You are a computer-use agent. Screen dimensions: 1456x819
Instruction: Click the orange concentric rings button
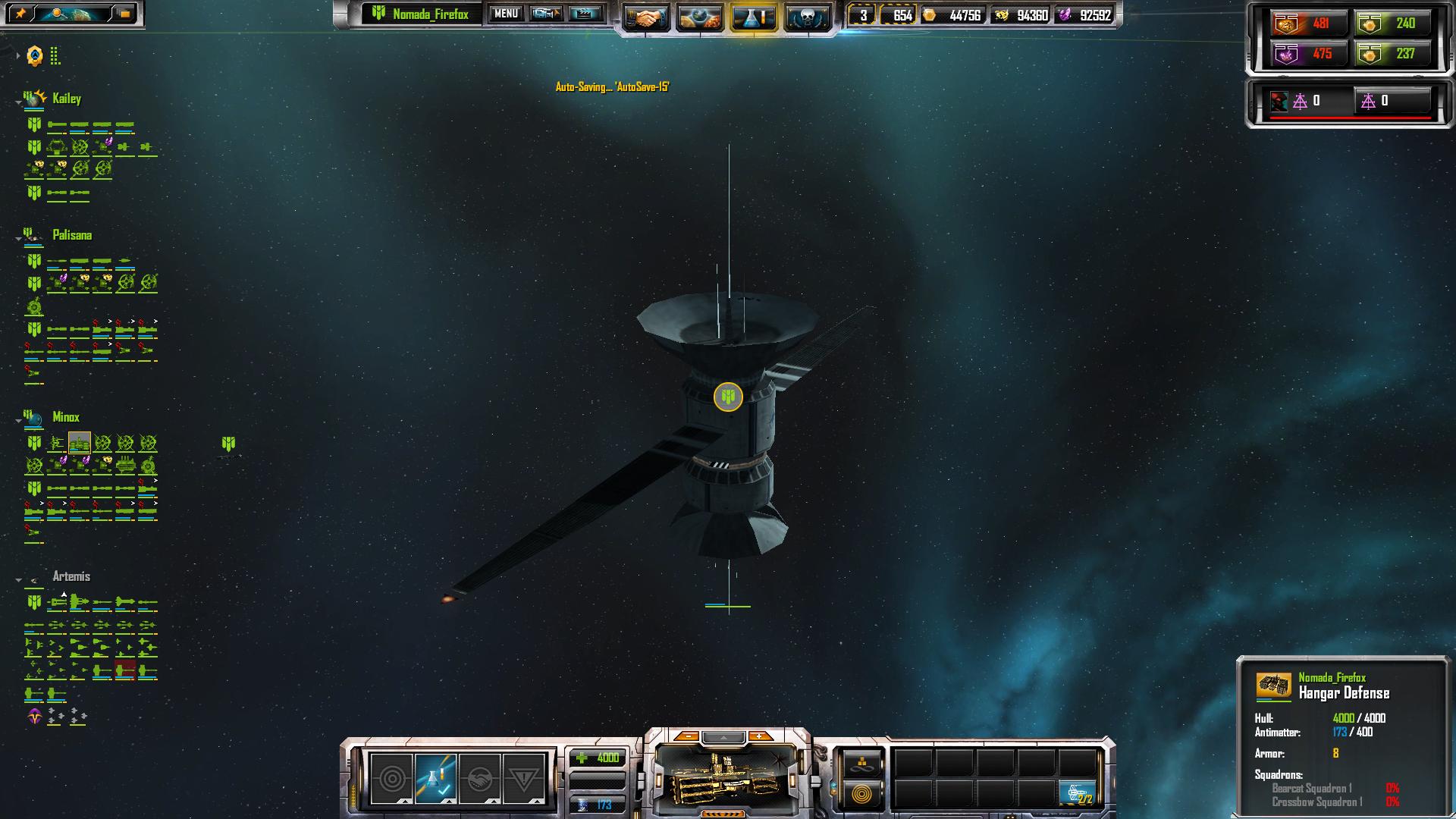[861, 794]
